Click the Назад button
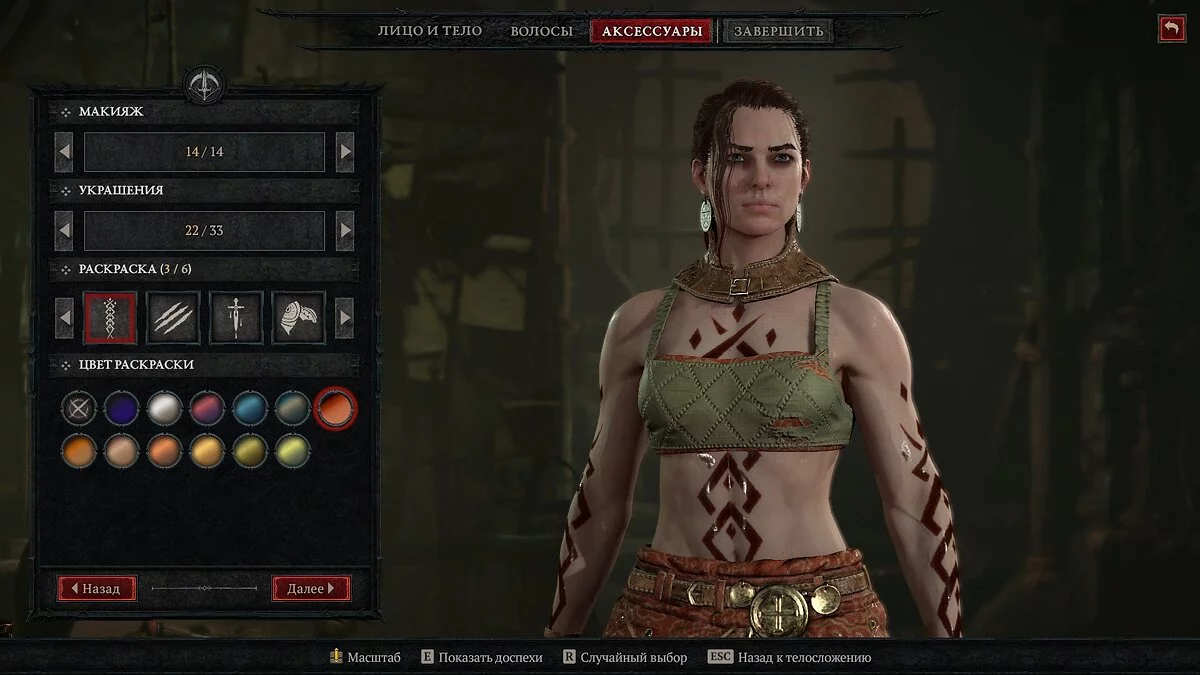Screen dimensions: 1200x675 click(98, 588)
